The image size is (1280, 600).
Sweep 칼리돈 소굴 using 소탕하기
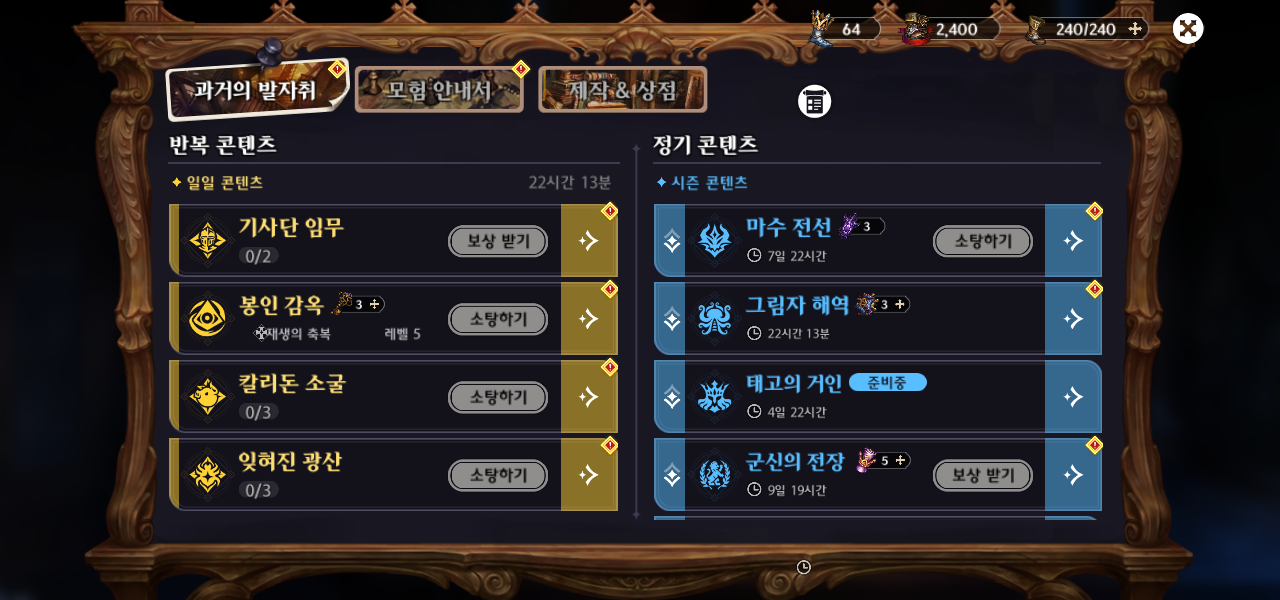coord(497,397)
